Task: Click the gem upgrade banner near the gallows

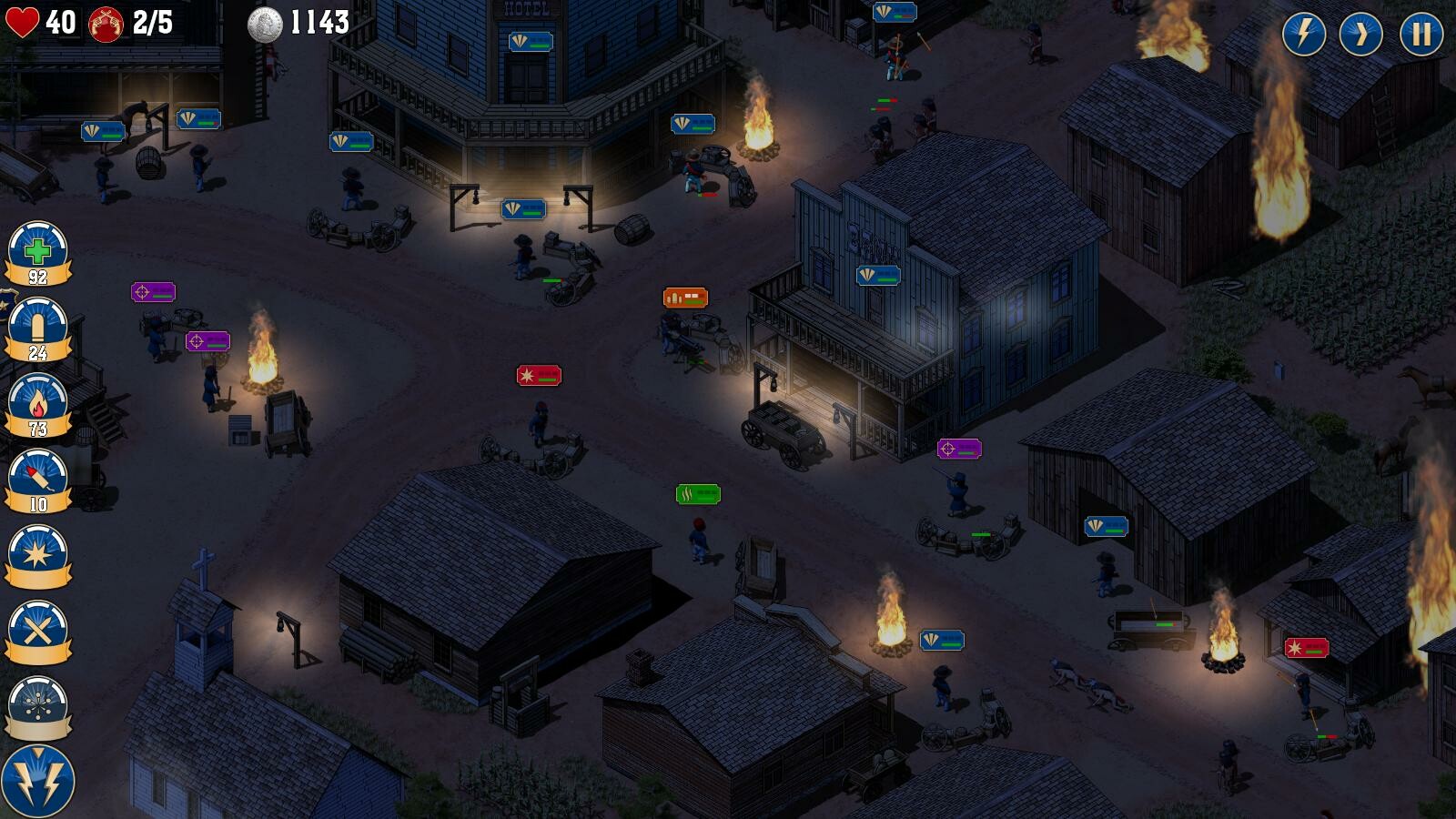Action: [523, 210]
